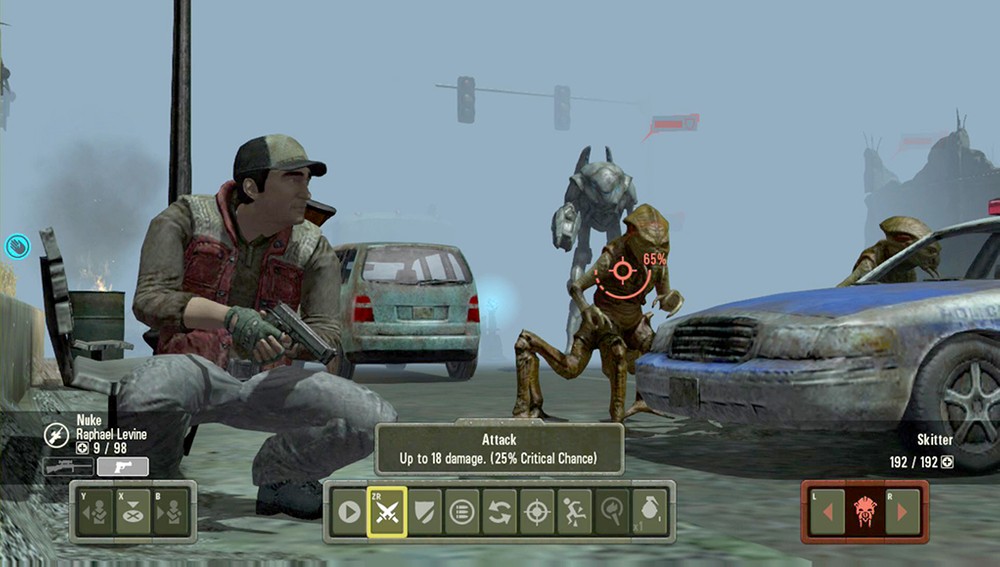Cycle to the previous enemy target
1000x567 pixels.
pos(827,512)
